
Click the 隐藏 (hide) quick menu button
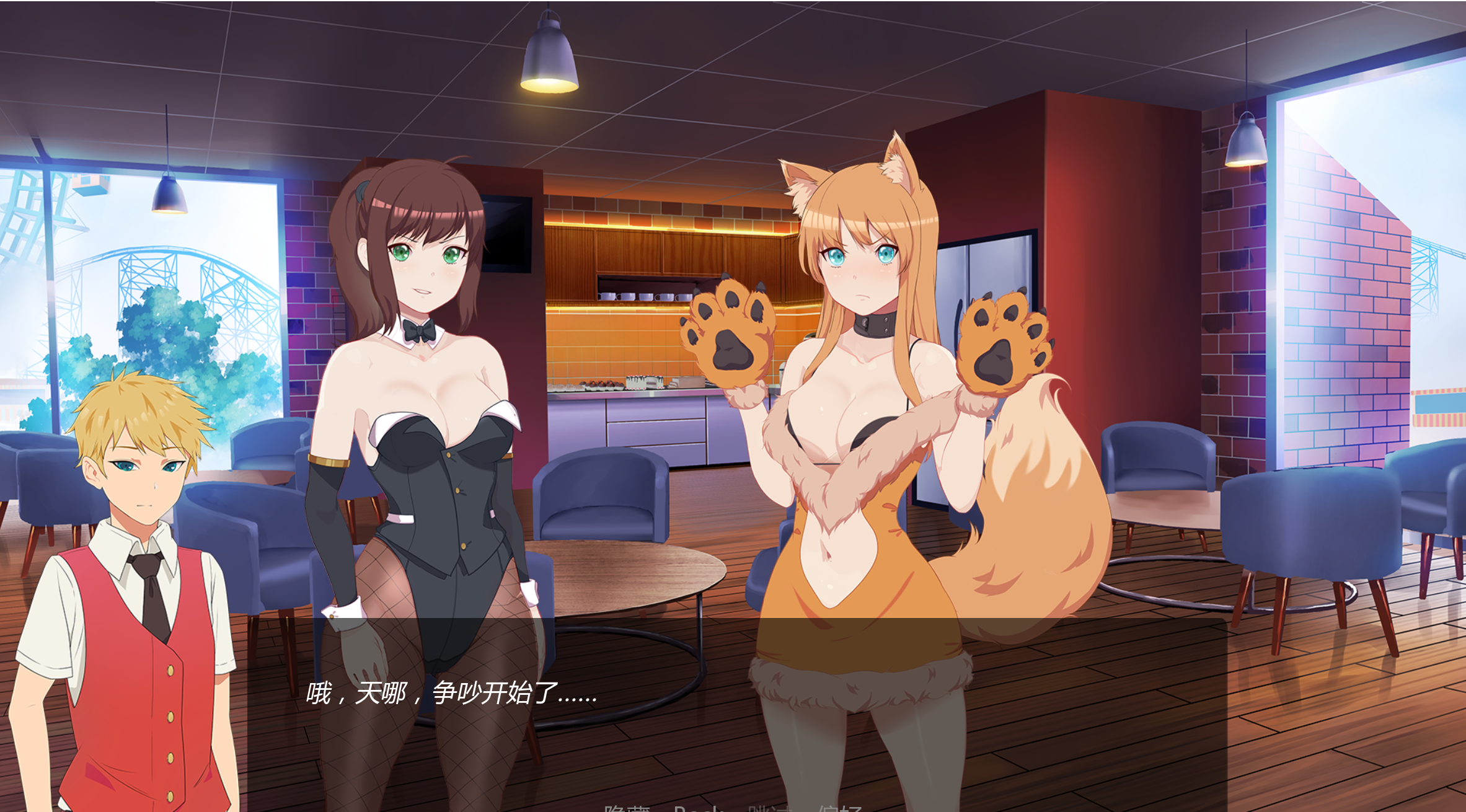tap(627, 808)
